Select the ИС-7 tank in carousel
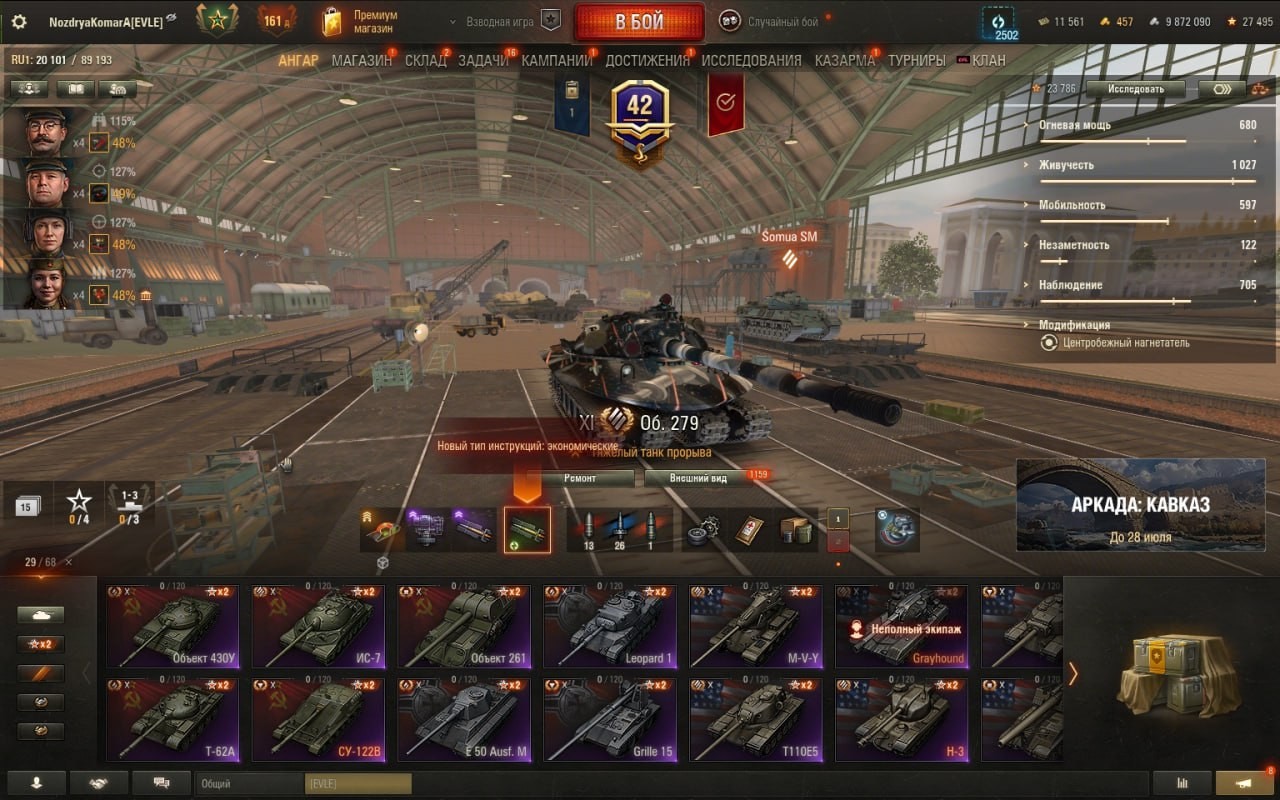This screenshot has width=1280, height=800. (x=318, y=627)
